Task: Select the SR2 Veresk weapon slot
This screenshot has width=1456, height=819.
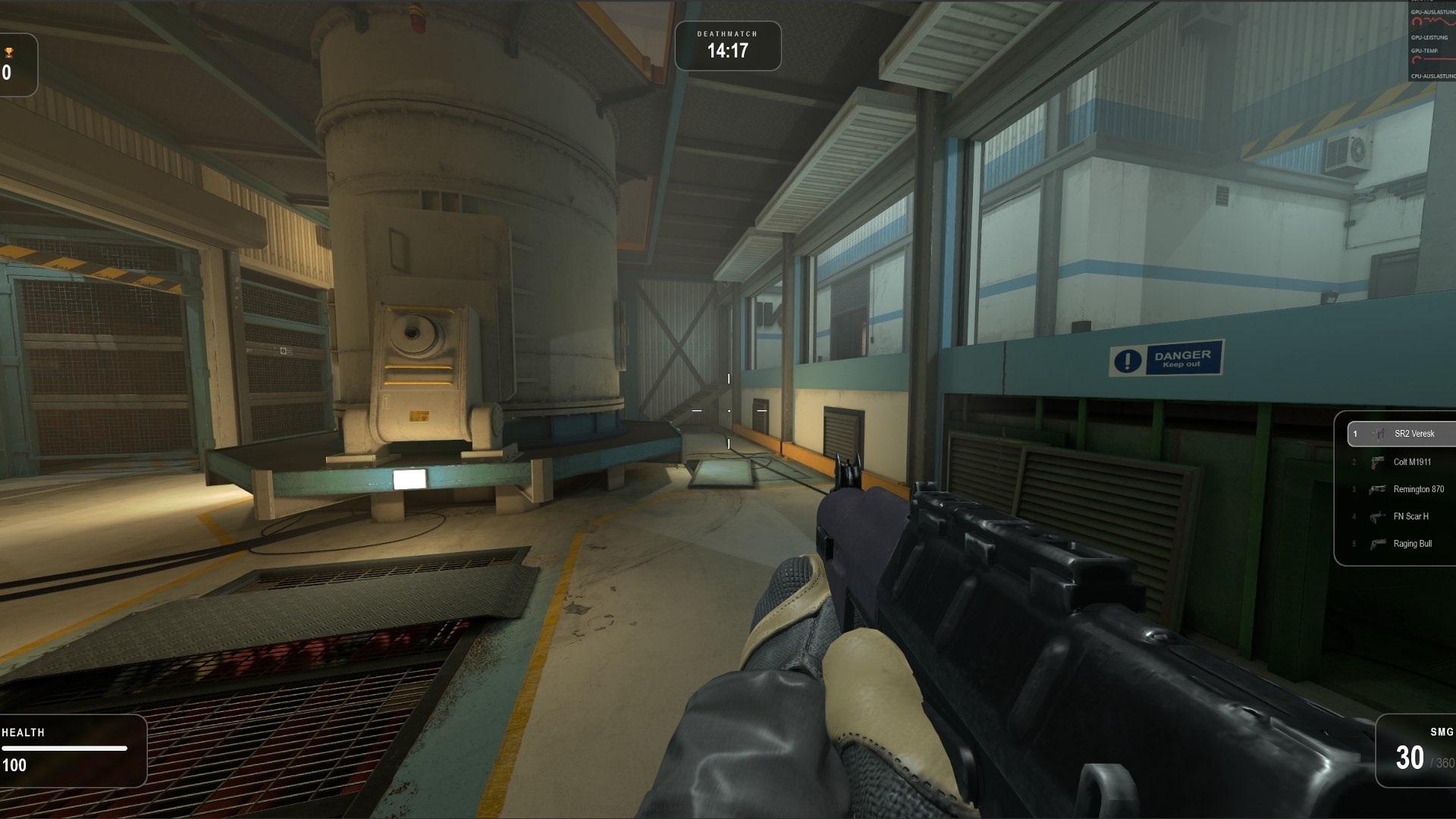Action: [x=1403, y=434]
